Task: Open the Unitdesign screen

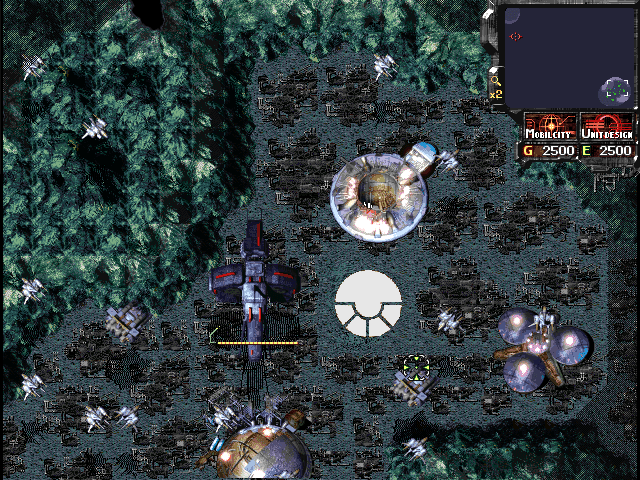Action: (x=607, y=128)
